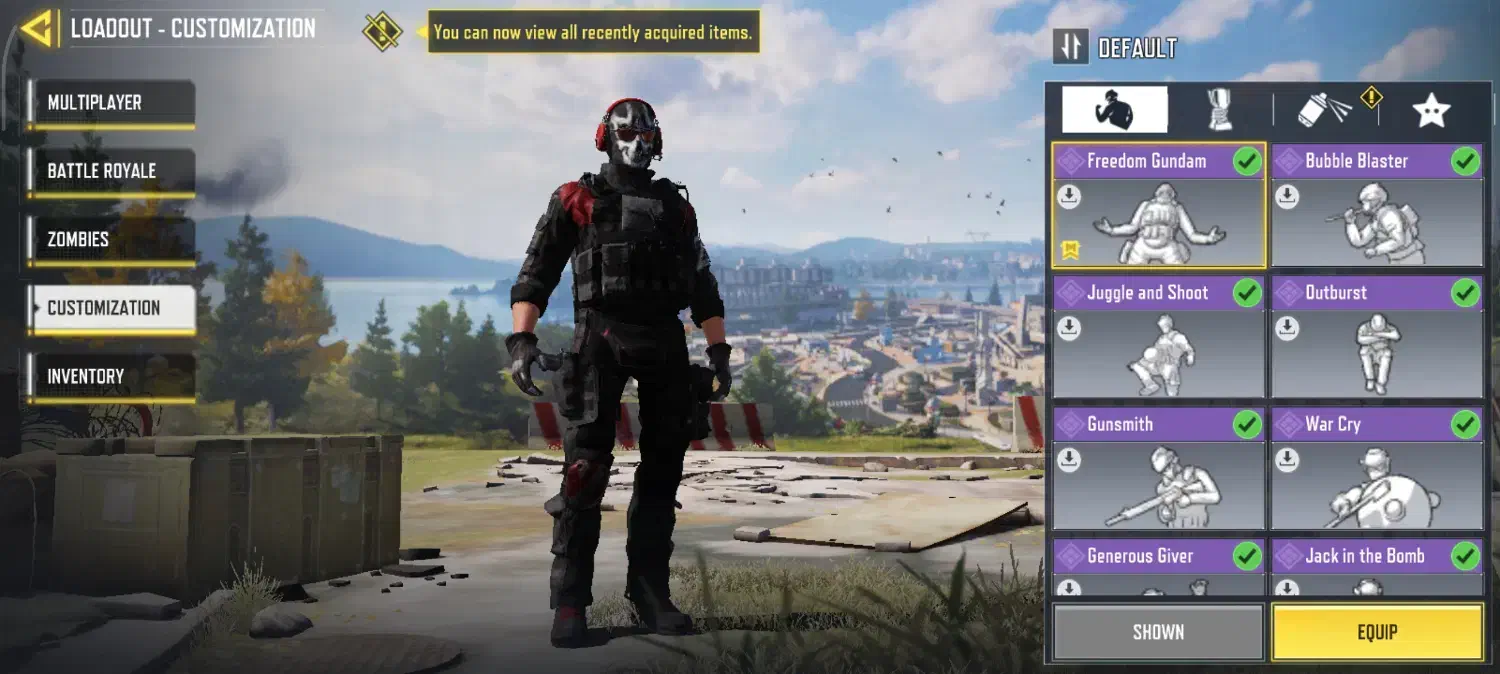
Task: Choose the Customization menu entry
Action: [x=111, y=308]
